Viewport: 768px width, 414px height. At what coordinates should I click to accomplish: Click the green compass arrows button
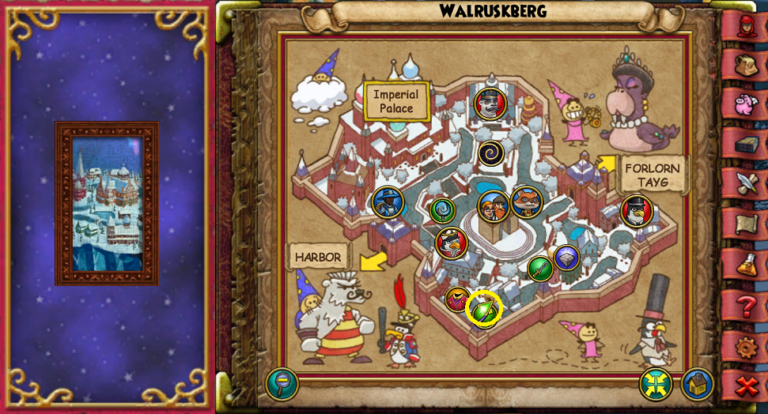click(x=656, y=383)
